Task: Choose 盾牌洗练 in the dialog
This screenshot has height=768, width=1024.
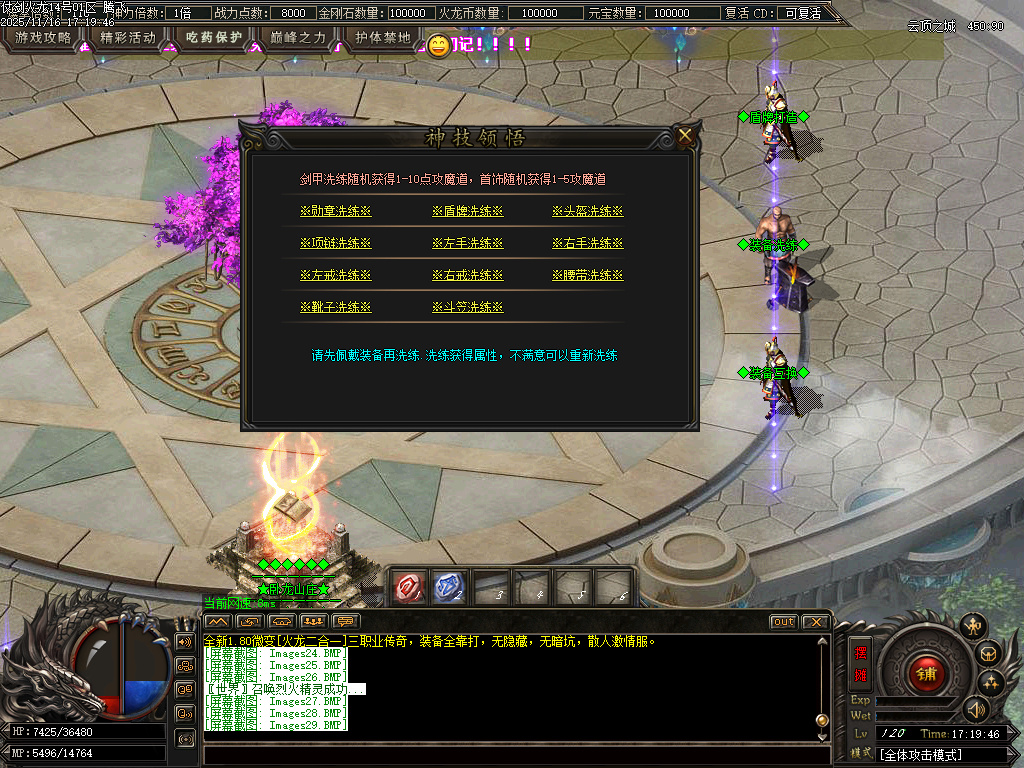Action: coord(467,212)
